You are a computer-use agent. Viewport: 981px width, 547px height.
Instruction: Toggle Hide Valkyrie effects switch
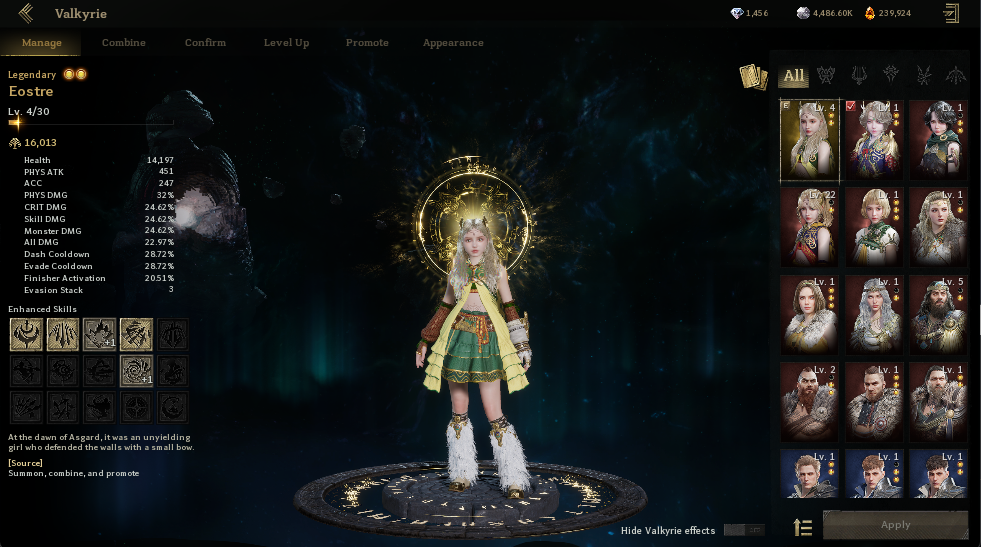(x=743, y=530)
